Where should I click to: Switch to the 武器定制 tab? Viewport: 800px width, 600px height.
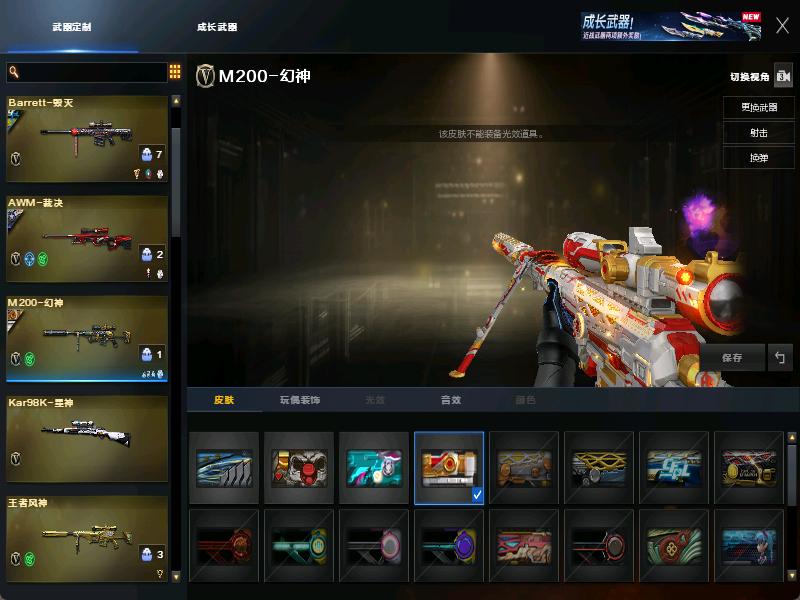(x=72, y=27)
